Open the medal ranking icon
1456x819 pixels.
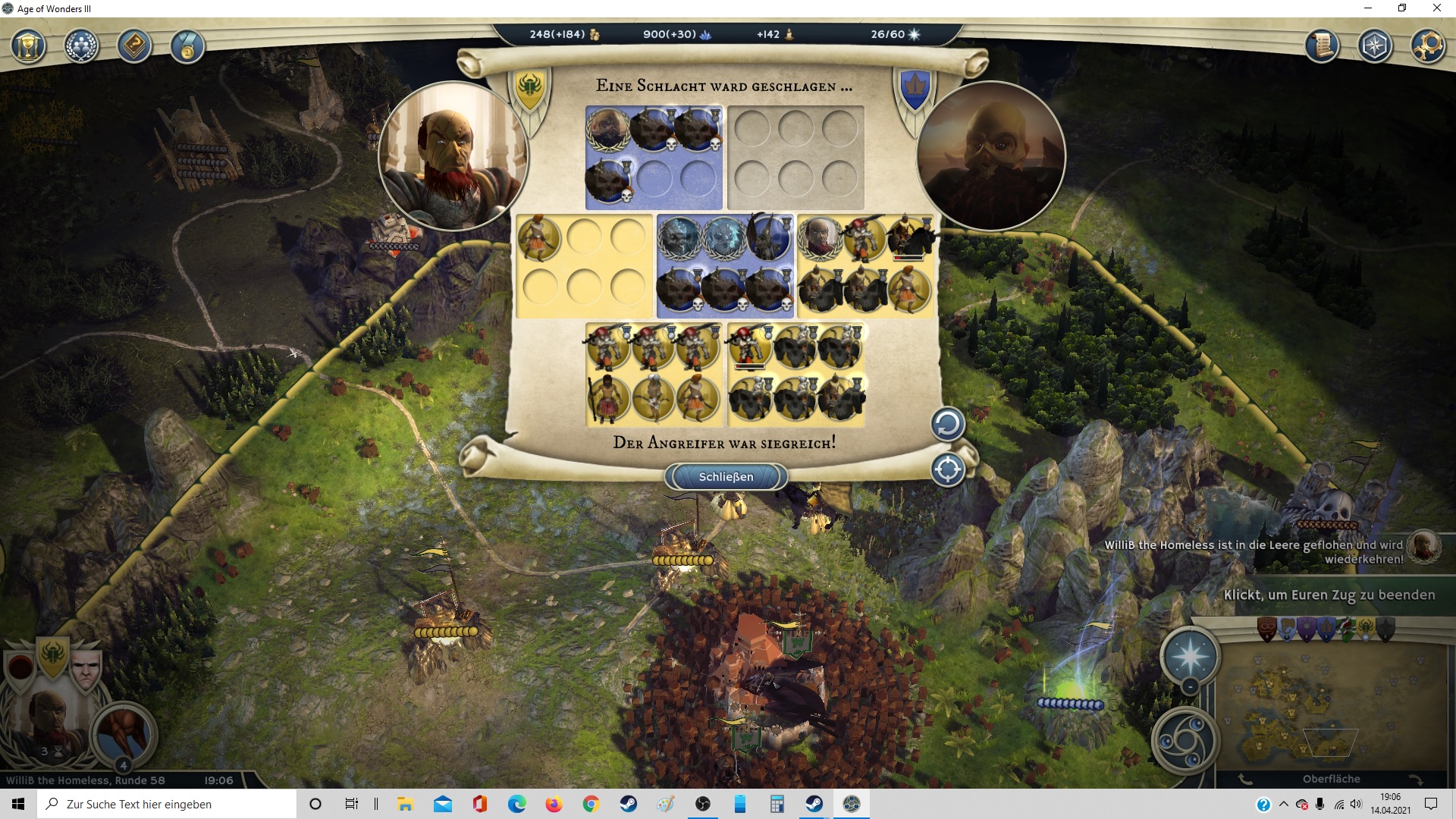pyautogui.click(x=187, y=47)
